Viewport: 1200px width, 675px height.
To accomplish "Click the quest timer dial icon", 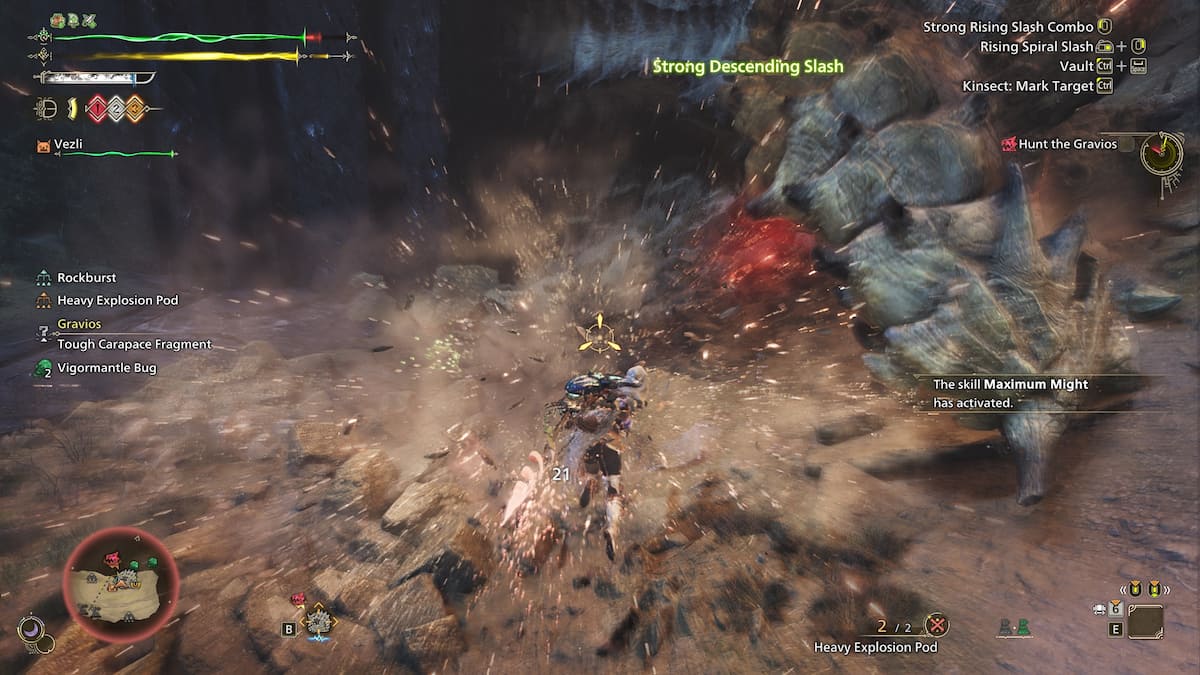I will coord(1161,153).
